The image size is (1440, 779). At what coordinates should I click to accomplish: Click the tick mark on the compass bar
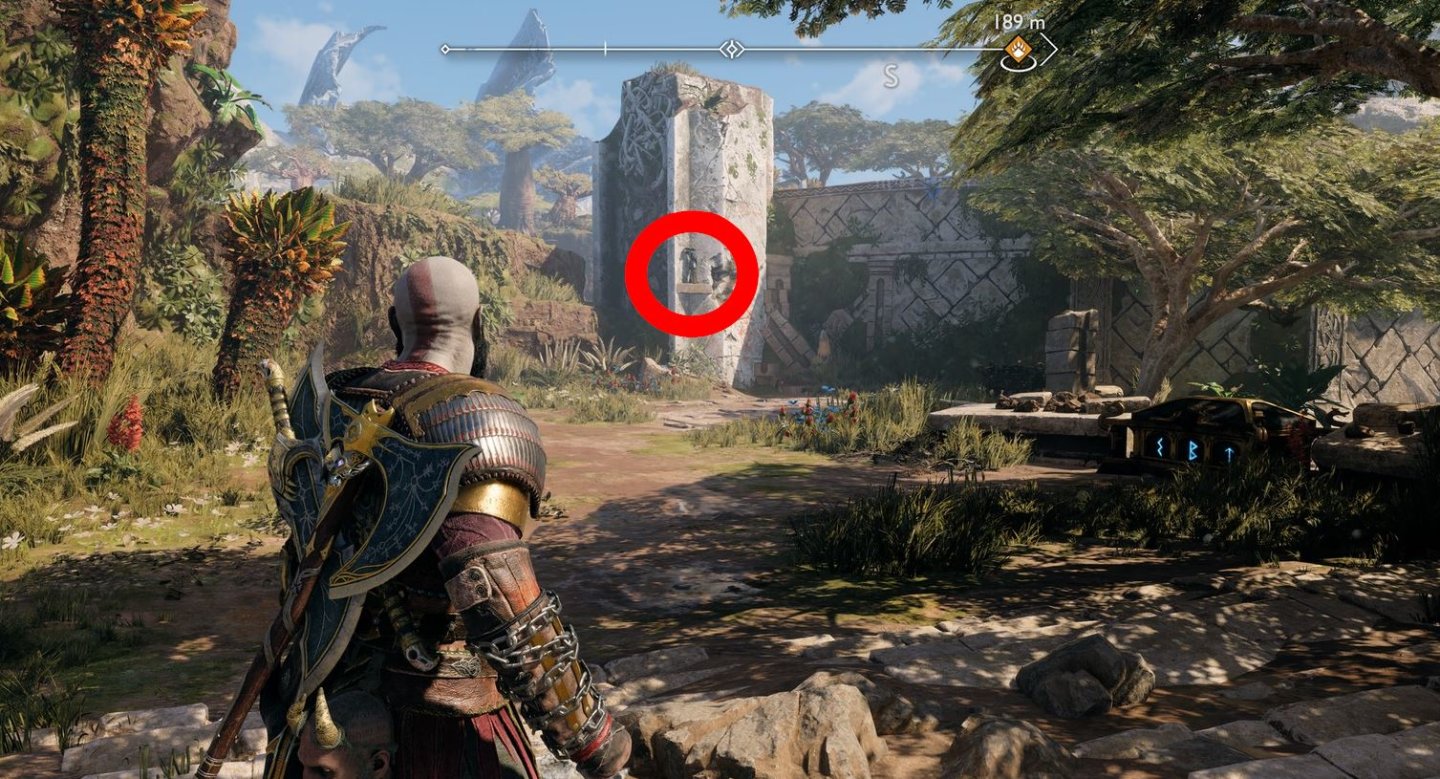[x=605, y=46]
